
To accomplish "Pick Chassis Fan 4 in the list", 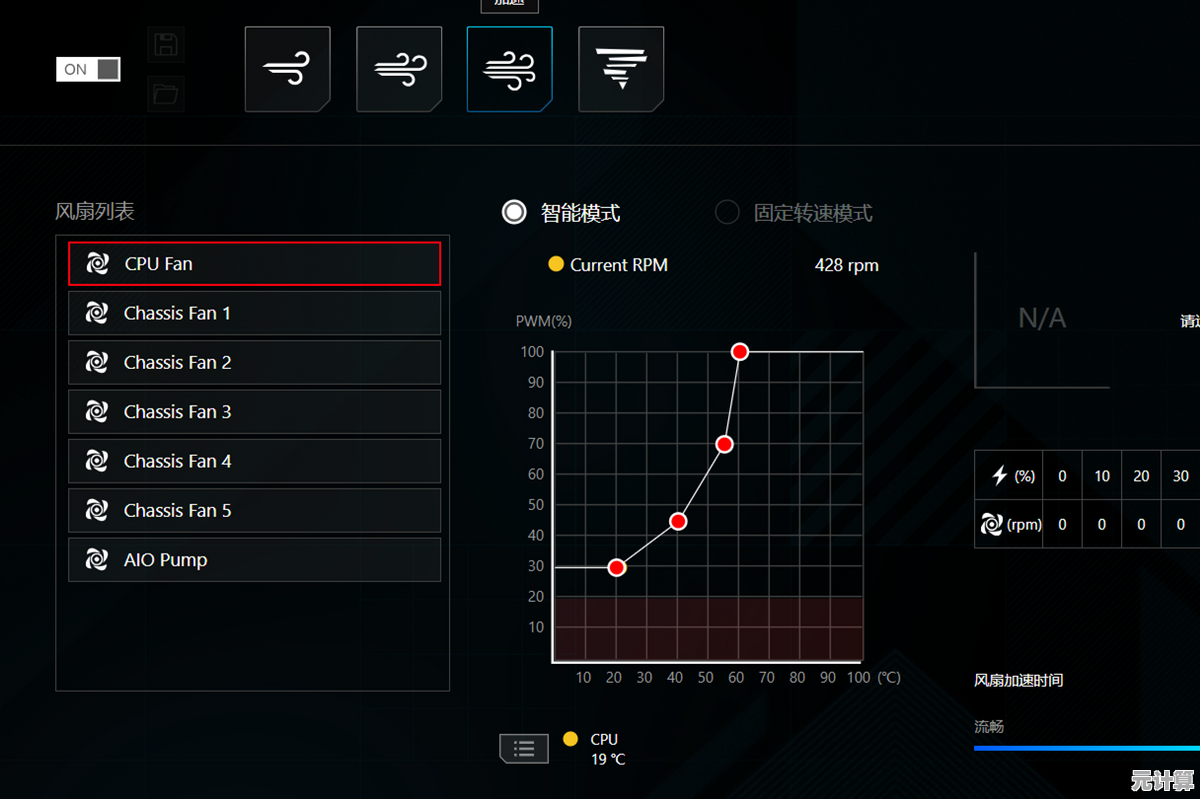I will [x=254, y=461].
